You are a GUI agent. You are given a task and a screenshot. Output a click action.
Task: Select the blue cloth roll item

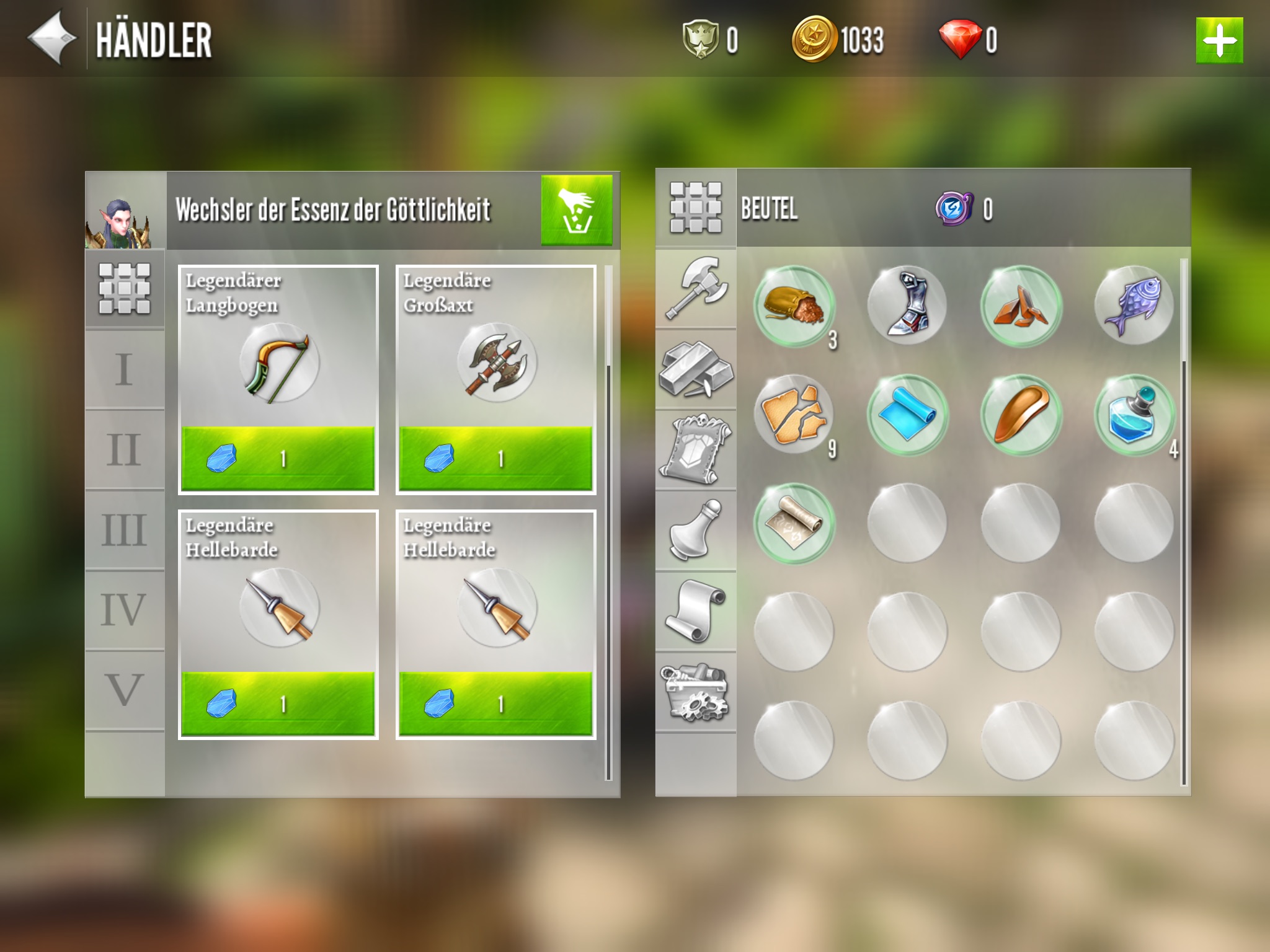point(907,415)
